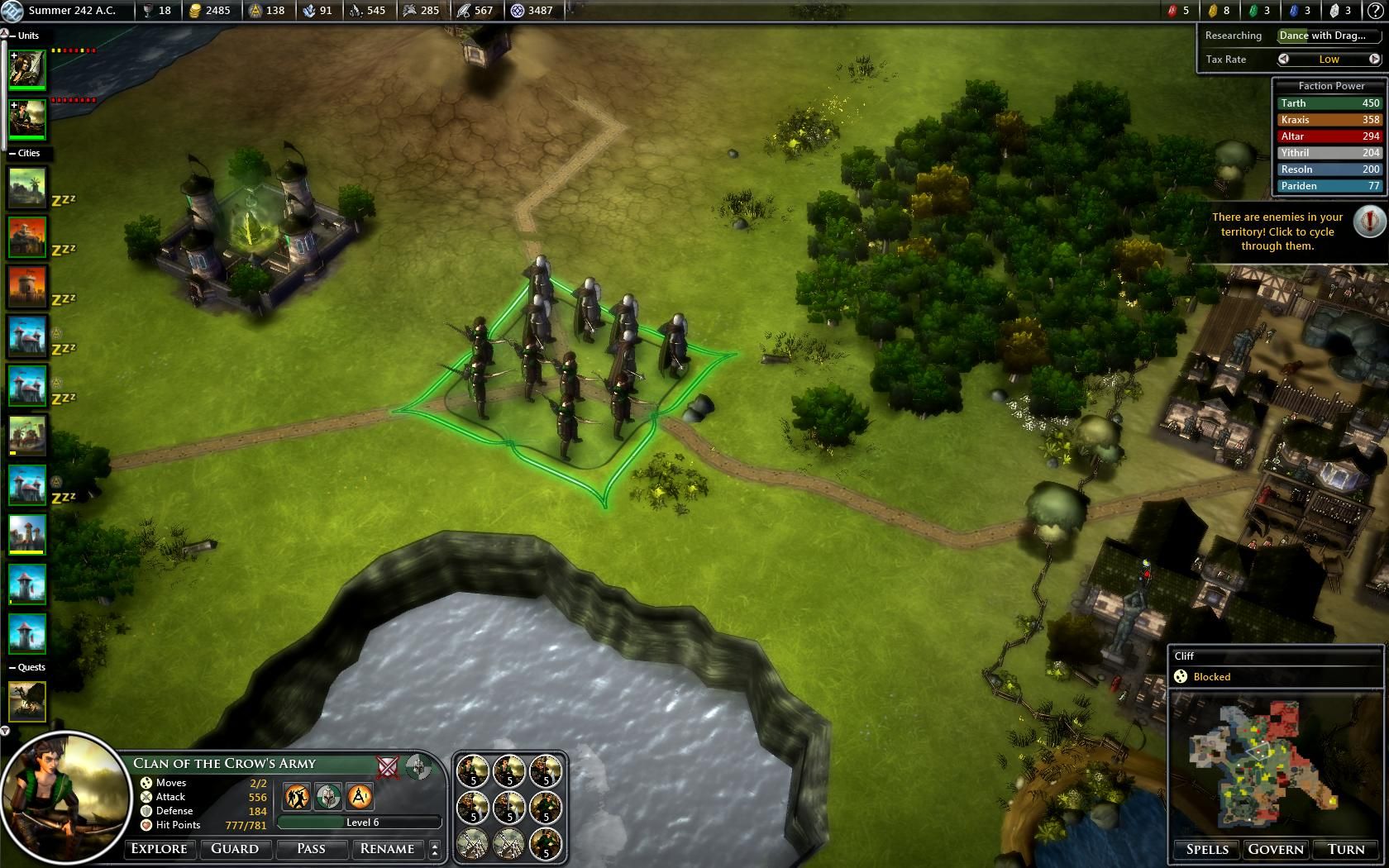Screen dimensions: 1389x868
Task: Open the current research Dance with Drag...
Action: click(1328, 36)
